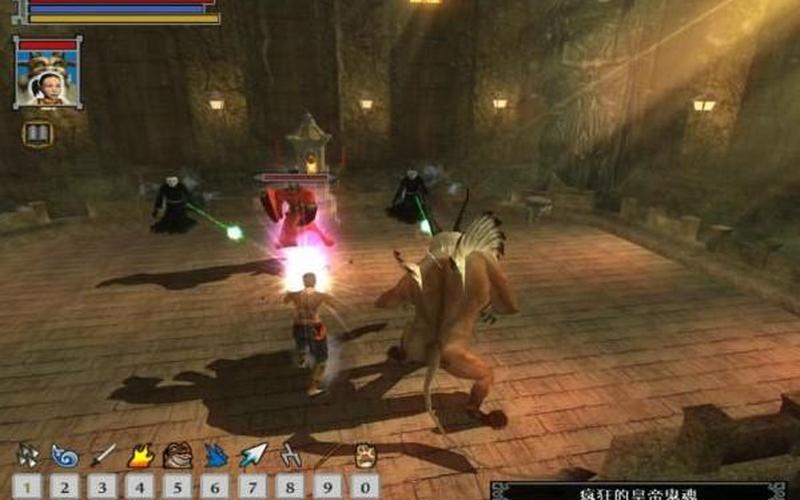Select the beast face style icon
Screen dimensions: 800x500
[365, 455]
